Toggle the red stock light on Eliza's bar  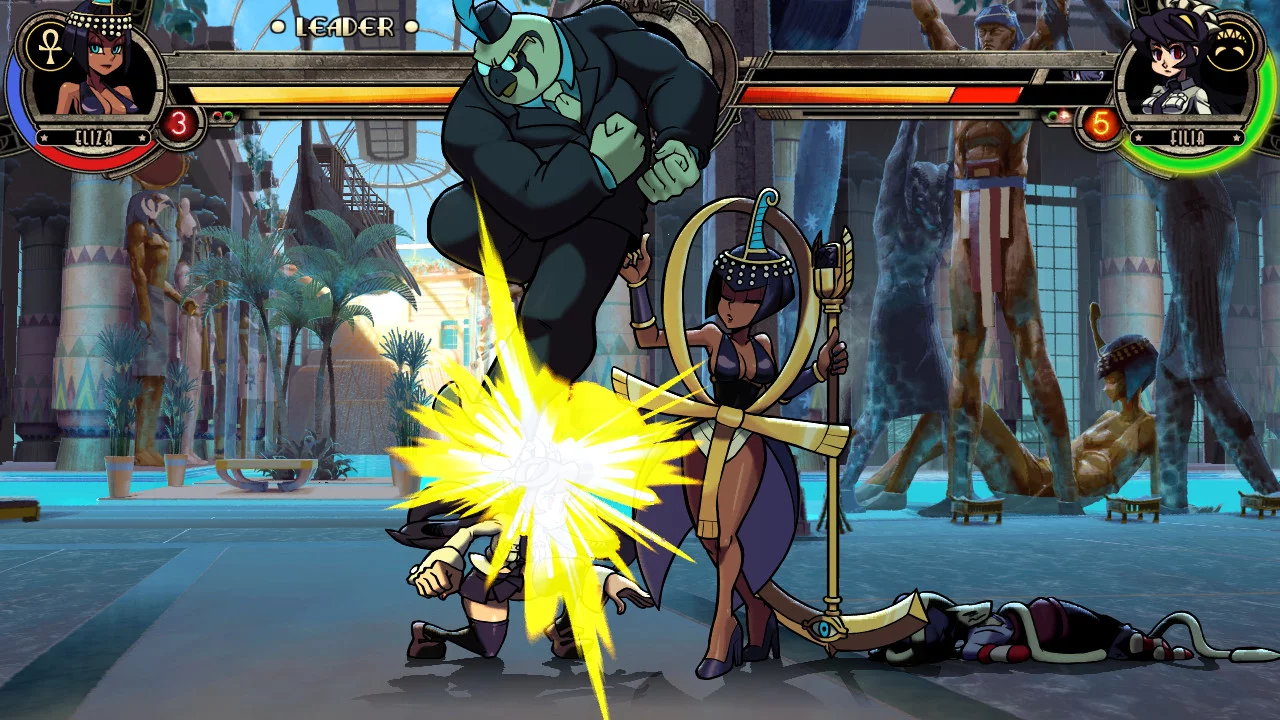point(217,114)
